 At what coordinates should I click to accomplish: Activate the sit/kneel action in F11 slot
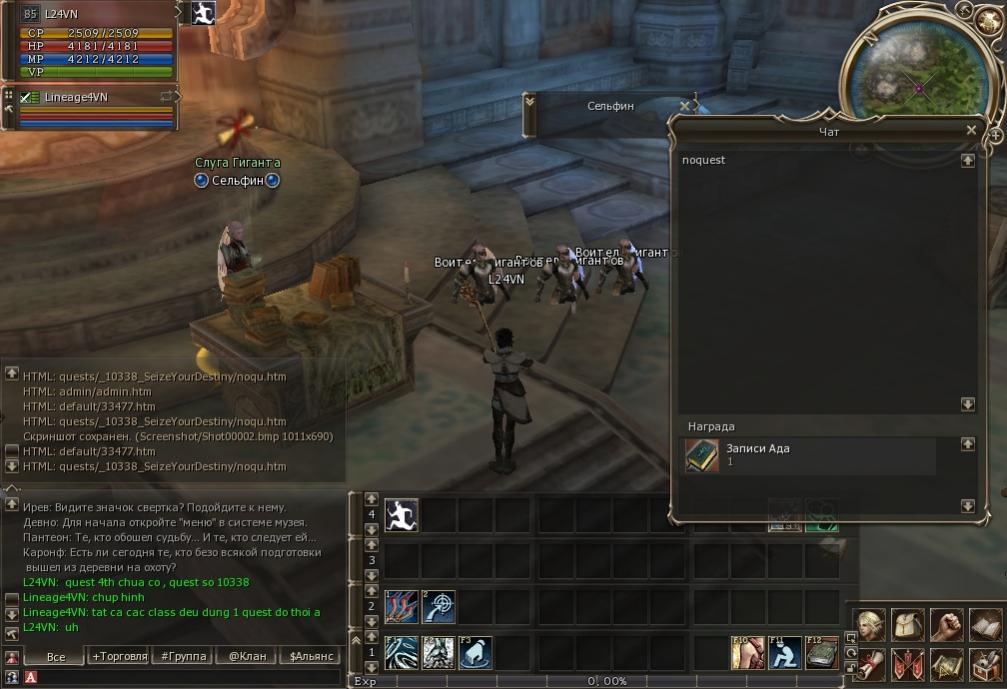tap(785, 653)
